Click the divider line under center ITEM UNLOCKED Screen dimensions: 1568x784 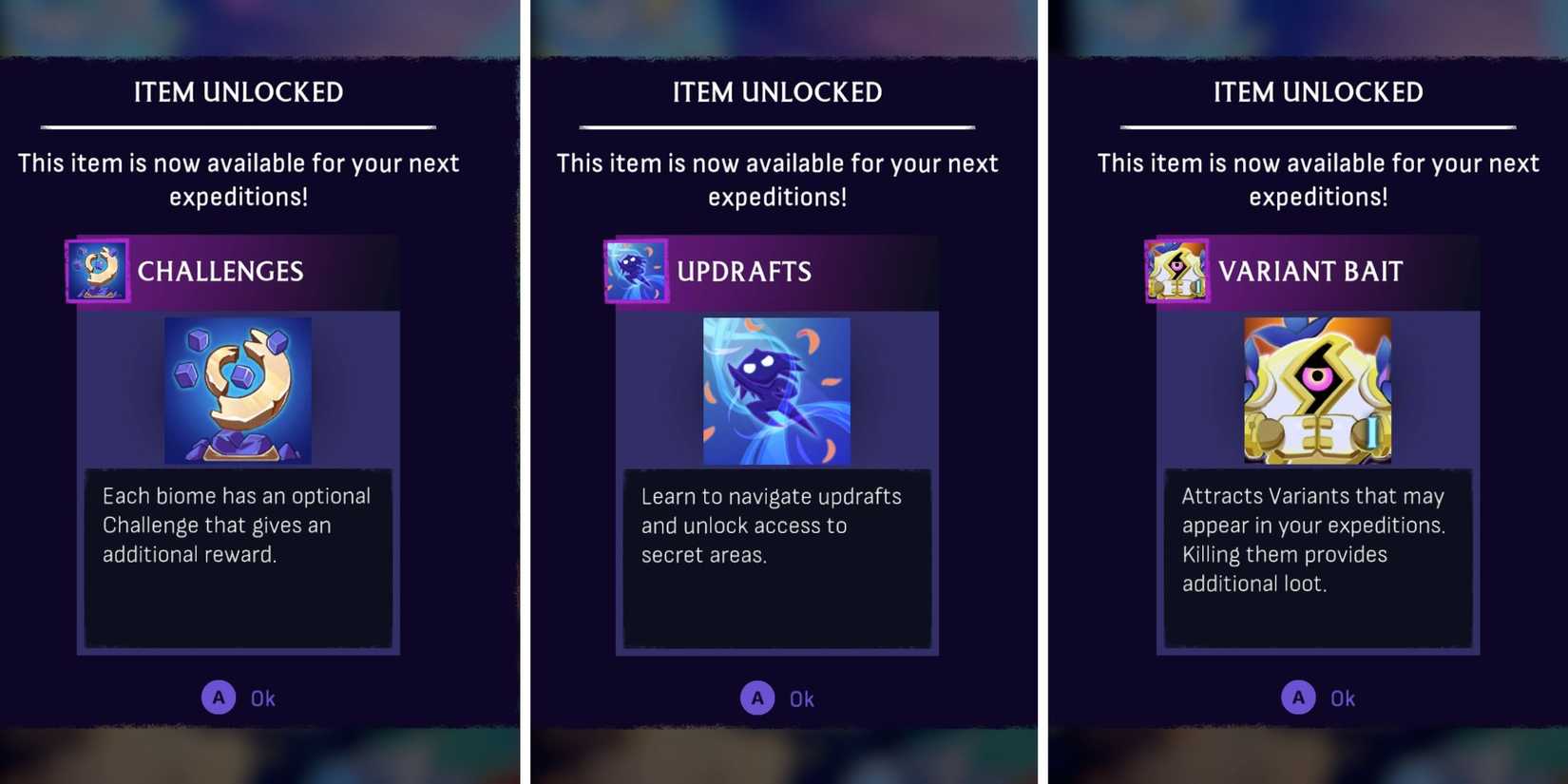coord(776,124)
